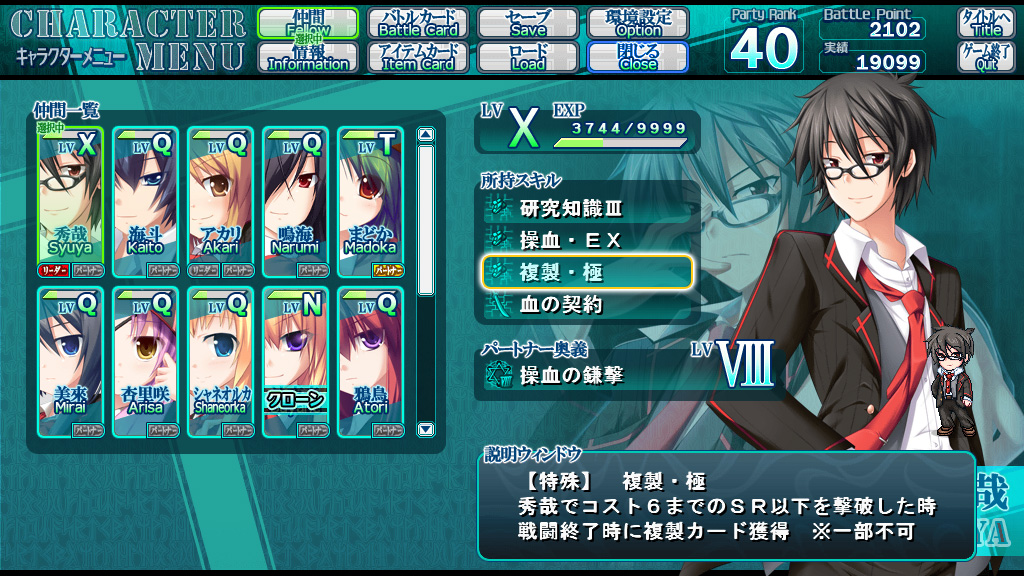The image size is (1024, 576).
Task: Select Kaito's character card
Action: pos(146,201)
